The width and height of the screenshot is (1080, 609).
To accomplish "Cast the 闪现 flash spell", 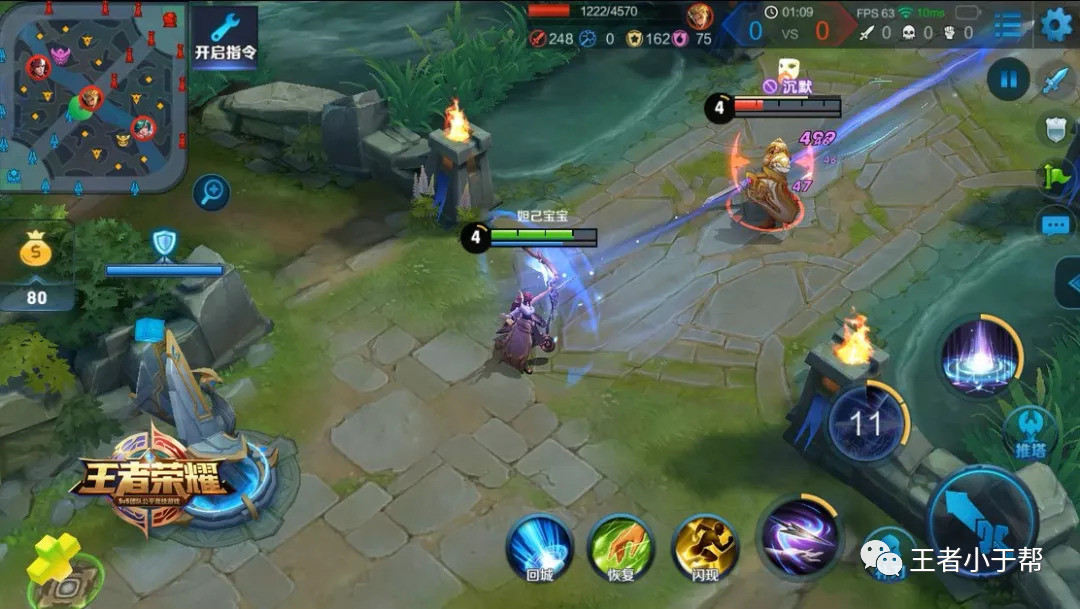I will [x=704, y=547].
